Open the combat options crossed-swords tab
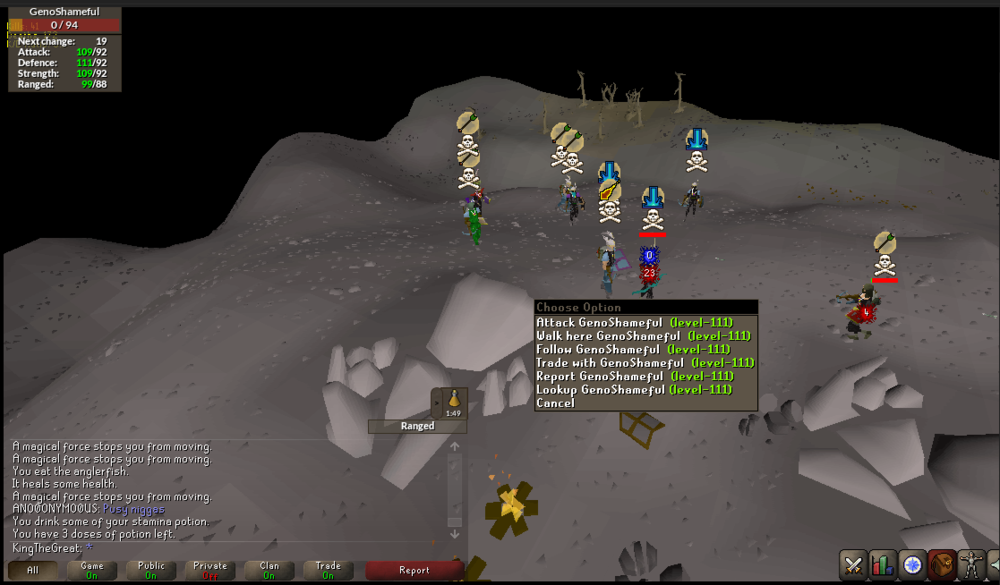 tap(853, 564)
